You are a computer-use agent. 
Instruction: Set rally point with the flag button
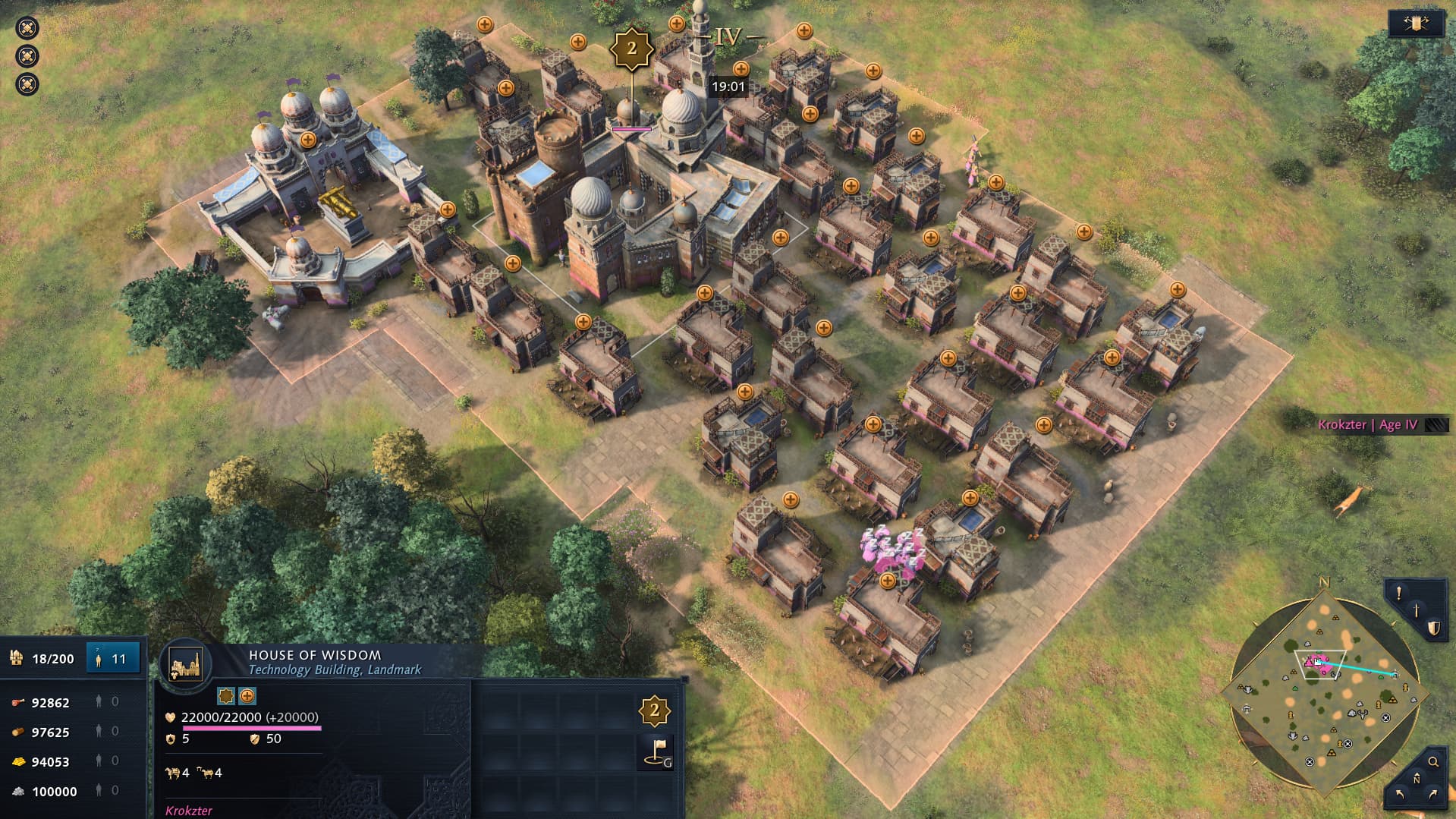coord(656,751)
